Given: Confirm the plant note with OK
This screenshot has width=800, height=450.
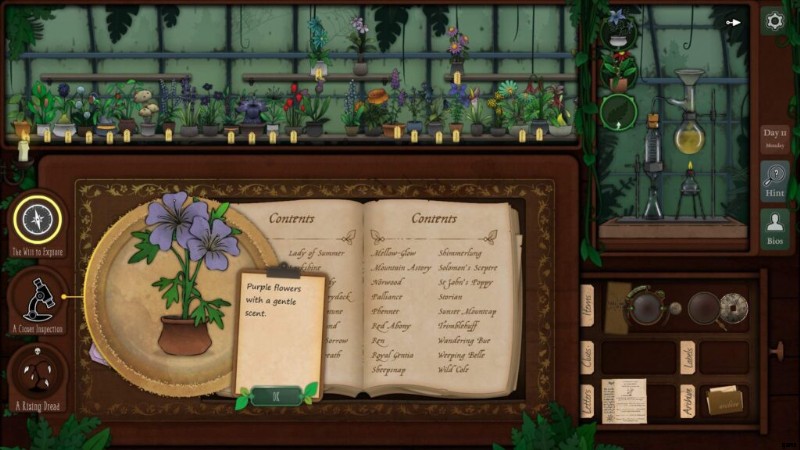Looking at the screenshot, I should pos(276,395).
